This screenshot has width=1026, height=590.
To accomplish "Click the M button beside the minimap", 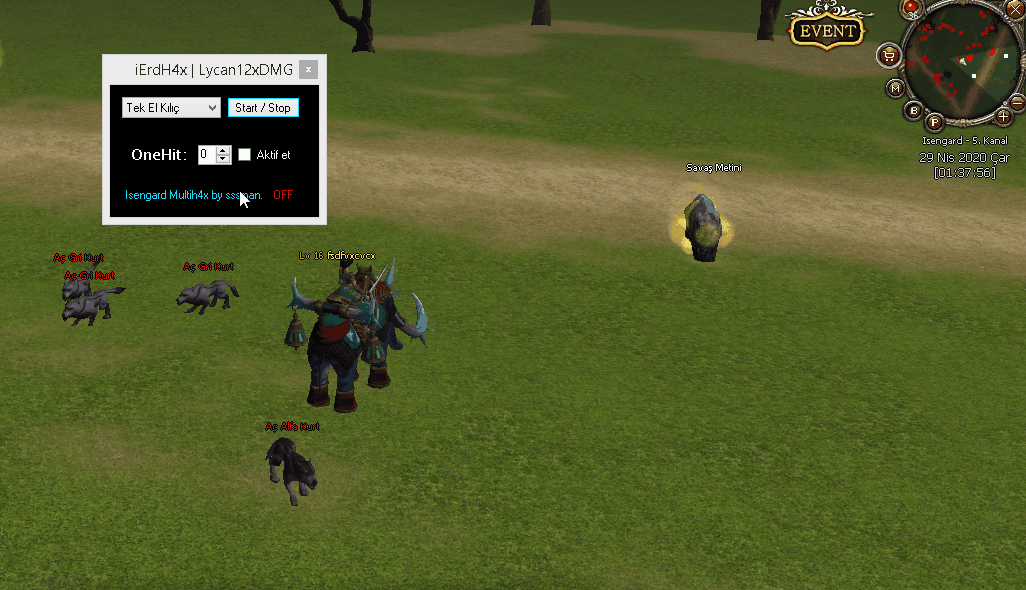I will click(895, 88).
